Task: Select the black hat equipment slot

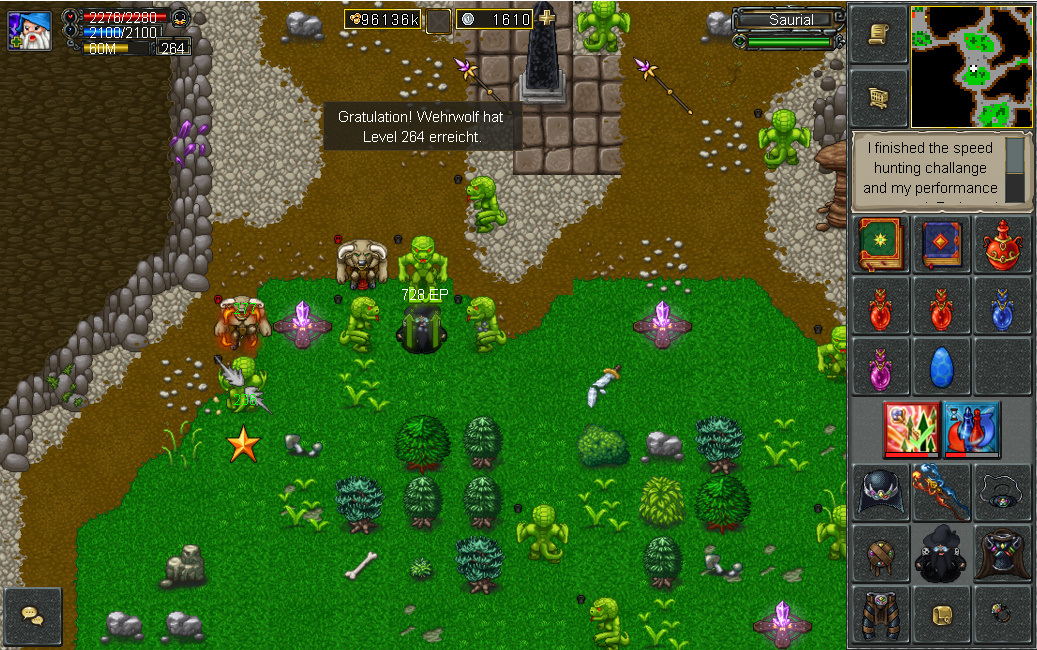Action: click(880, 492)
